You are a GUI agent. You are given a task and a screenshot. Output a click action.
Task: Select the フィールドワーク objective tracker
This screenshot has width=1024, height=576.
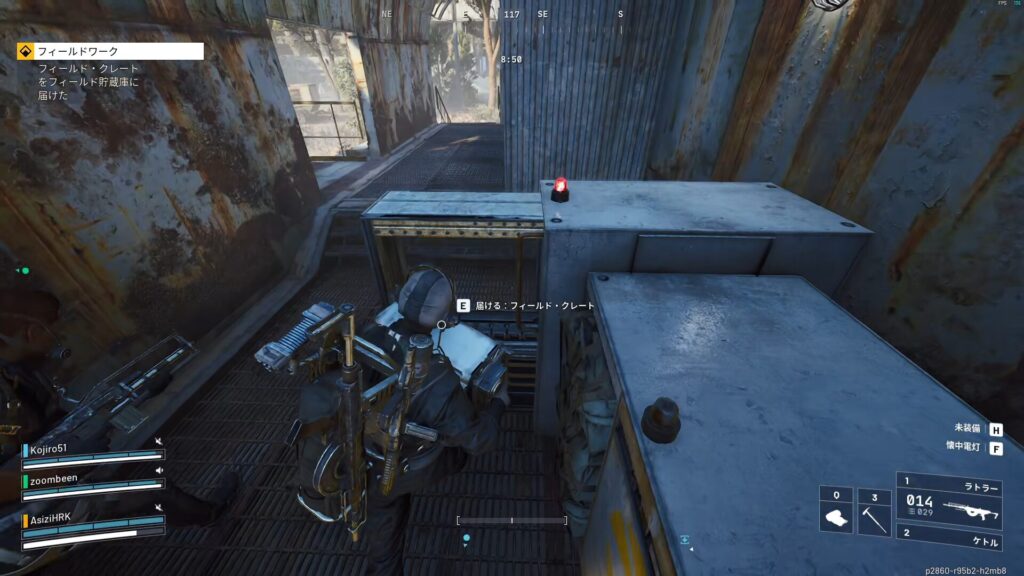[x=110, y=51]
